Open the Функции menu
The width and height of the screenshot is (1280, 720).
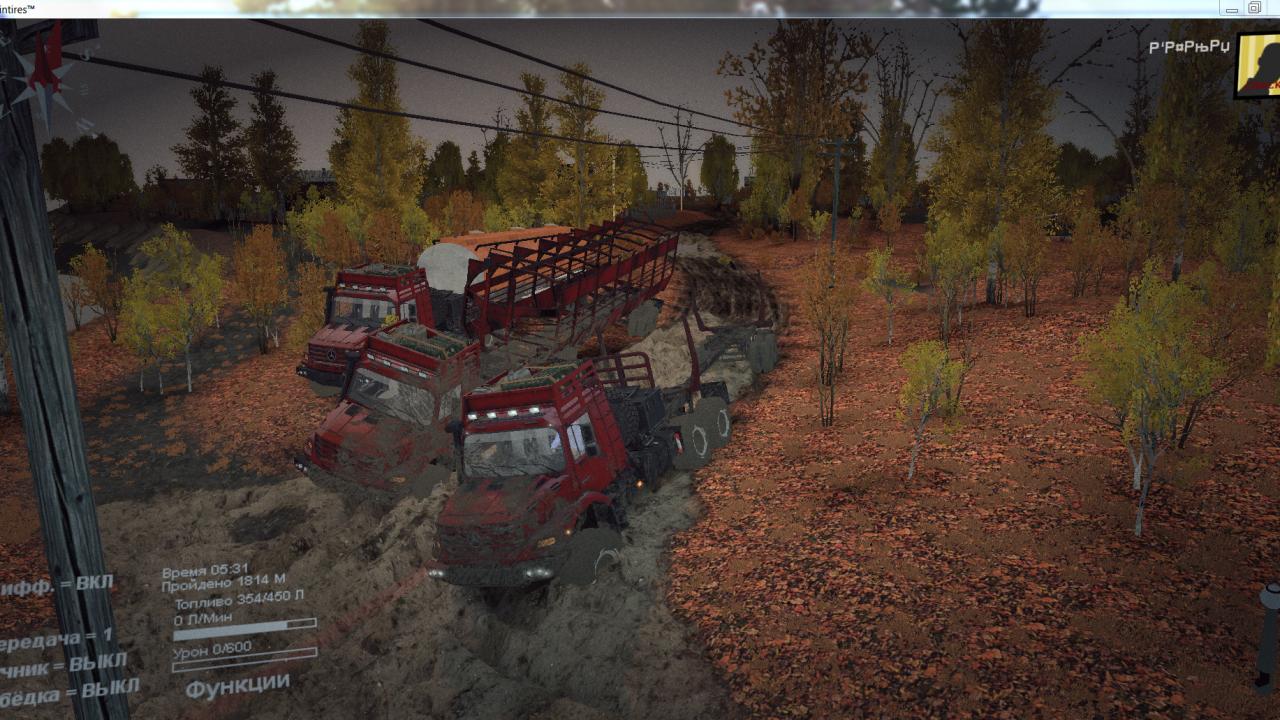pyautogui.click(x=237, y=687)
